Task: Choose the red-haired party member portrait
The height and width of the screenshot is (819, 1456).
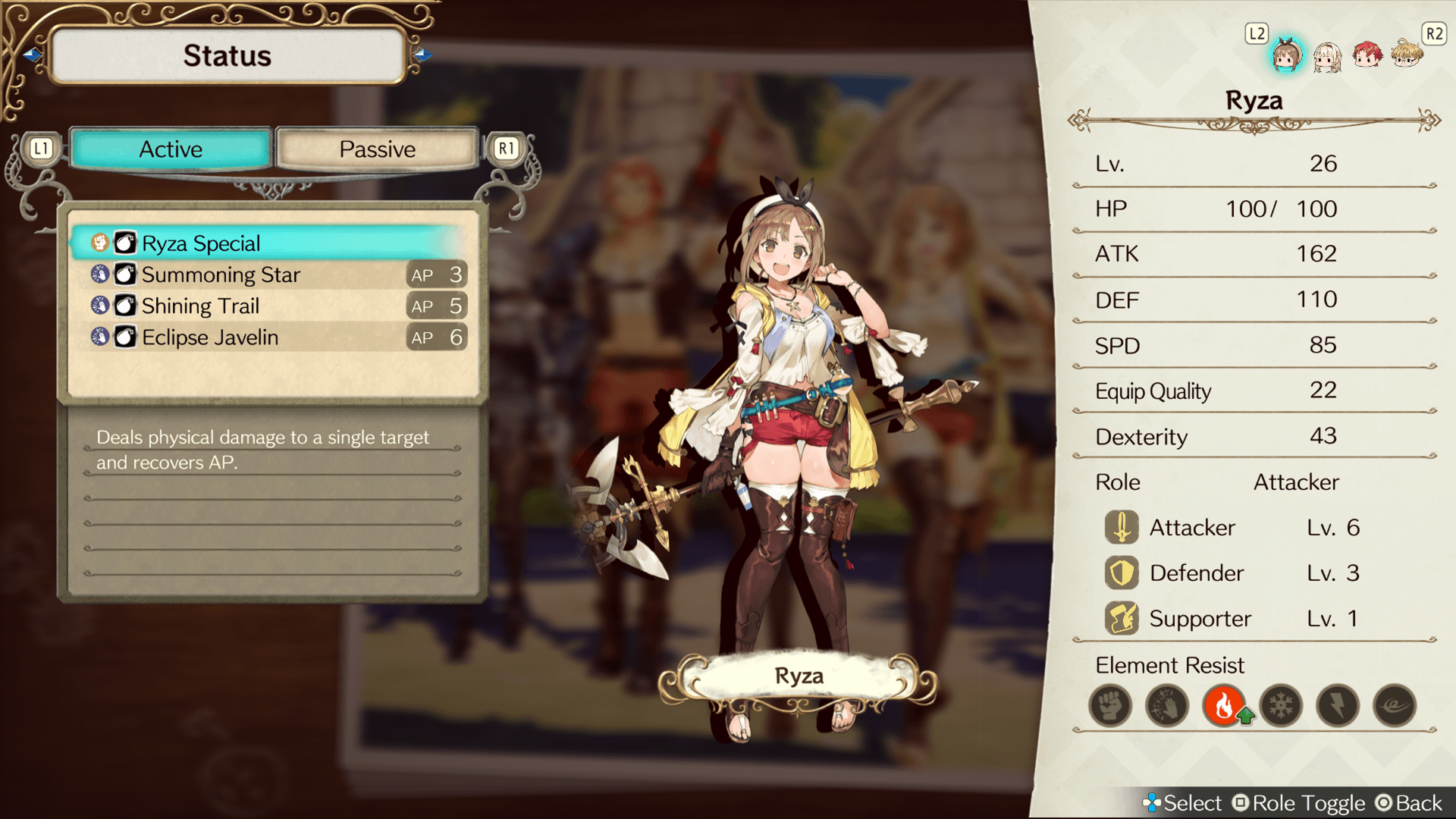Action: coord(1367,55)
